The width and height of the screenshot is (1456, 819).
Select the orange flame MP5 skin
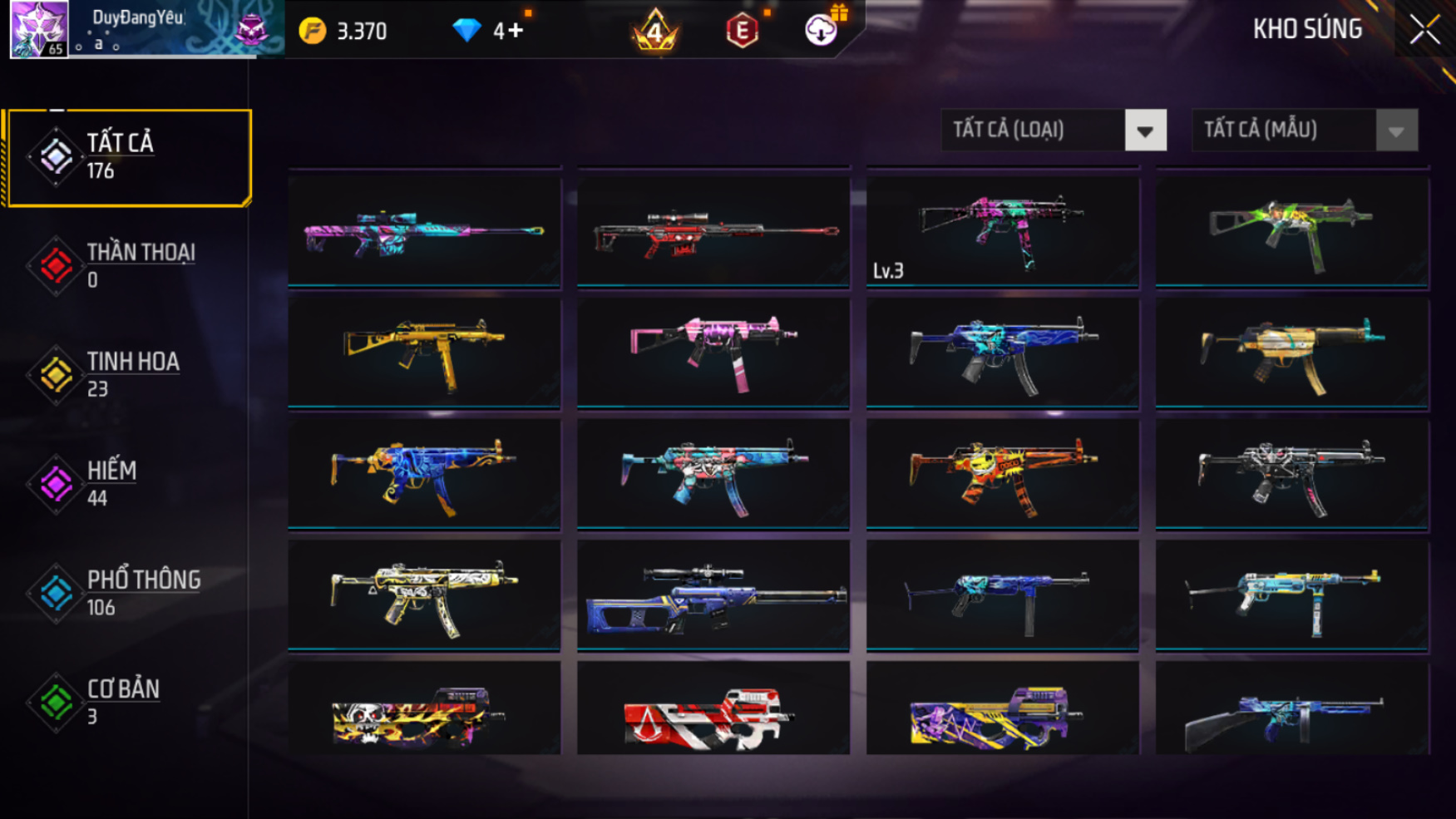tap(1002, 473)
